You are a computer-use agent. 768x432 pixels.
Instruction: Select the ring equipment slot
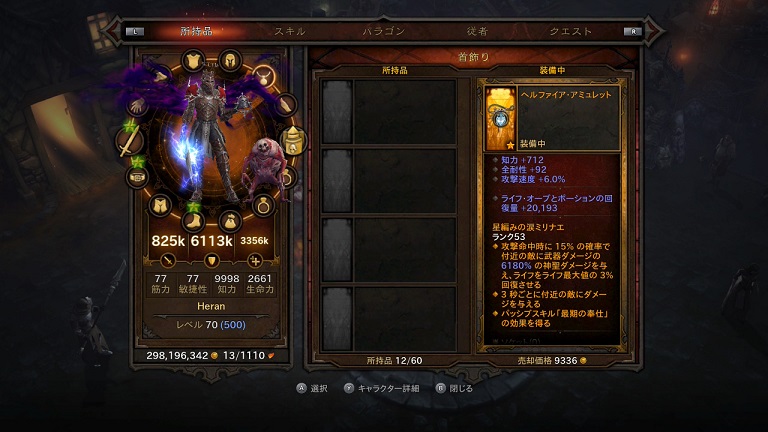coord(264,206)
